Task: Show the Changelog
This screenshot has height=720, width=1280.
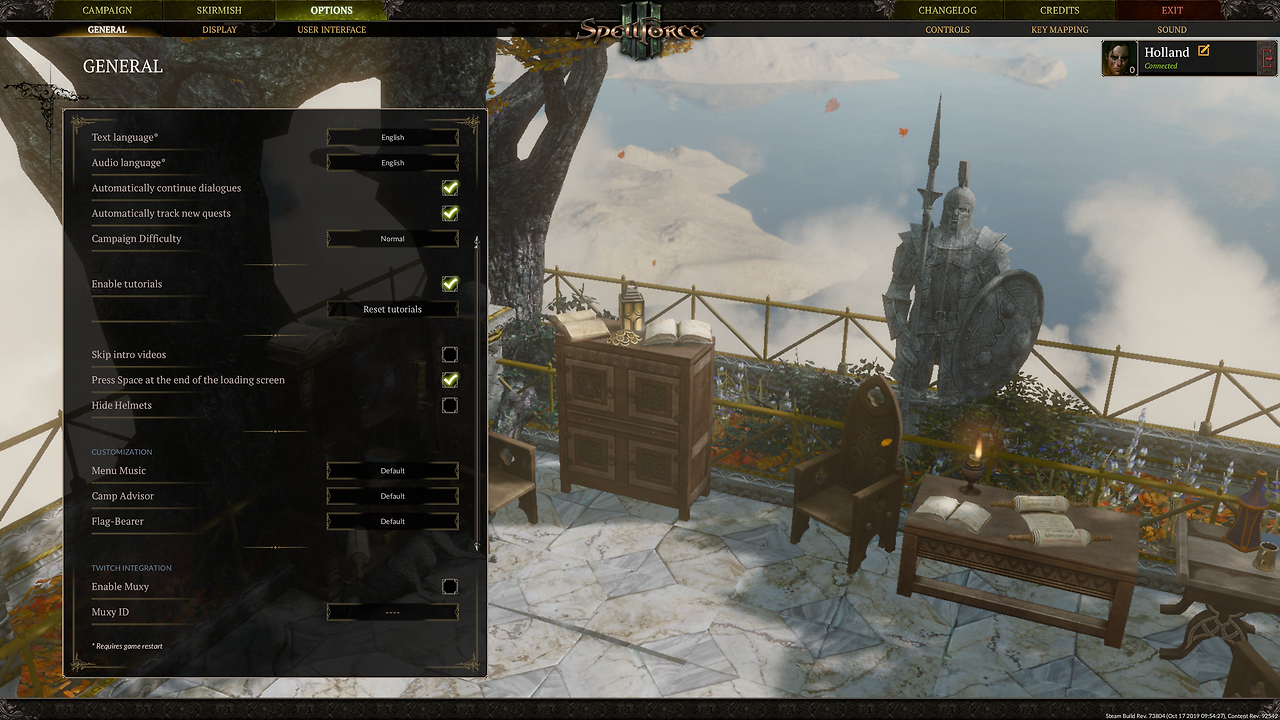Action: tap(947, 10)
